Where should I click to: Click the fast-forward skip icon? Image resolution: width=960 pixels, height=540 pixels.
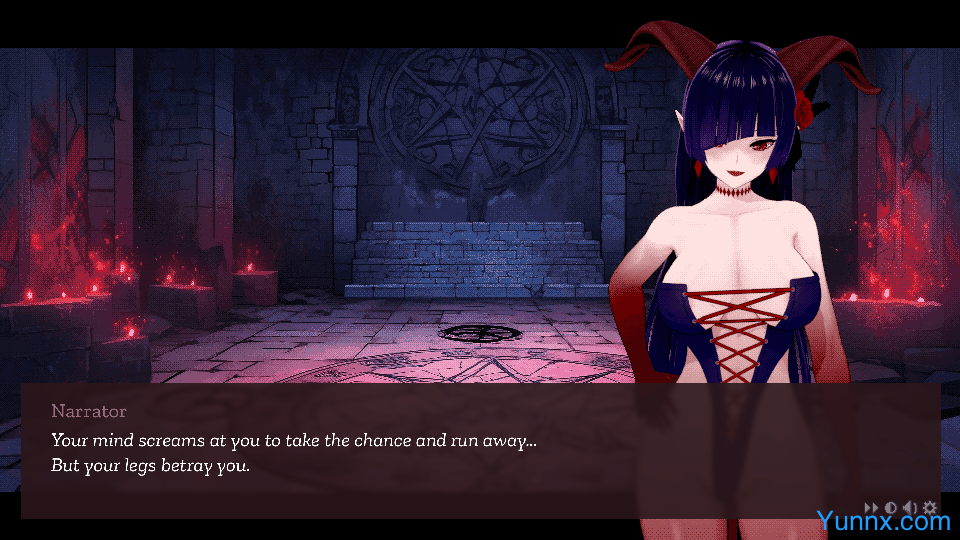(x=871, y=508)
